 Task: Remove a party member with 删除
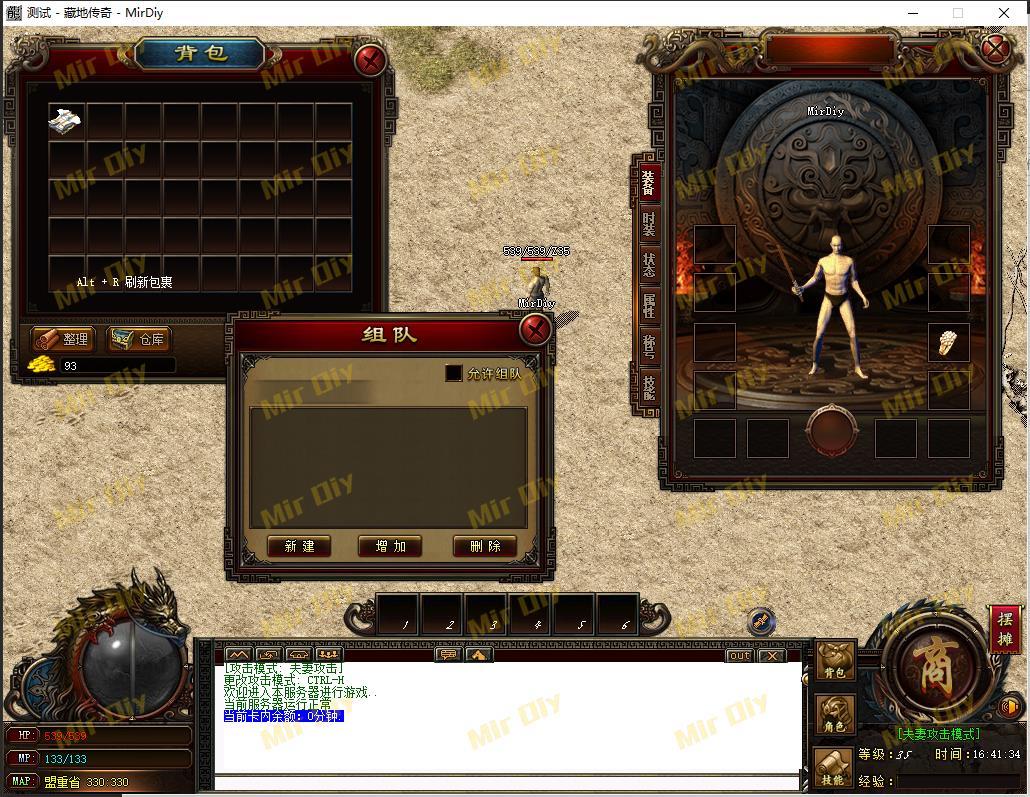(x=485, y=546)
